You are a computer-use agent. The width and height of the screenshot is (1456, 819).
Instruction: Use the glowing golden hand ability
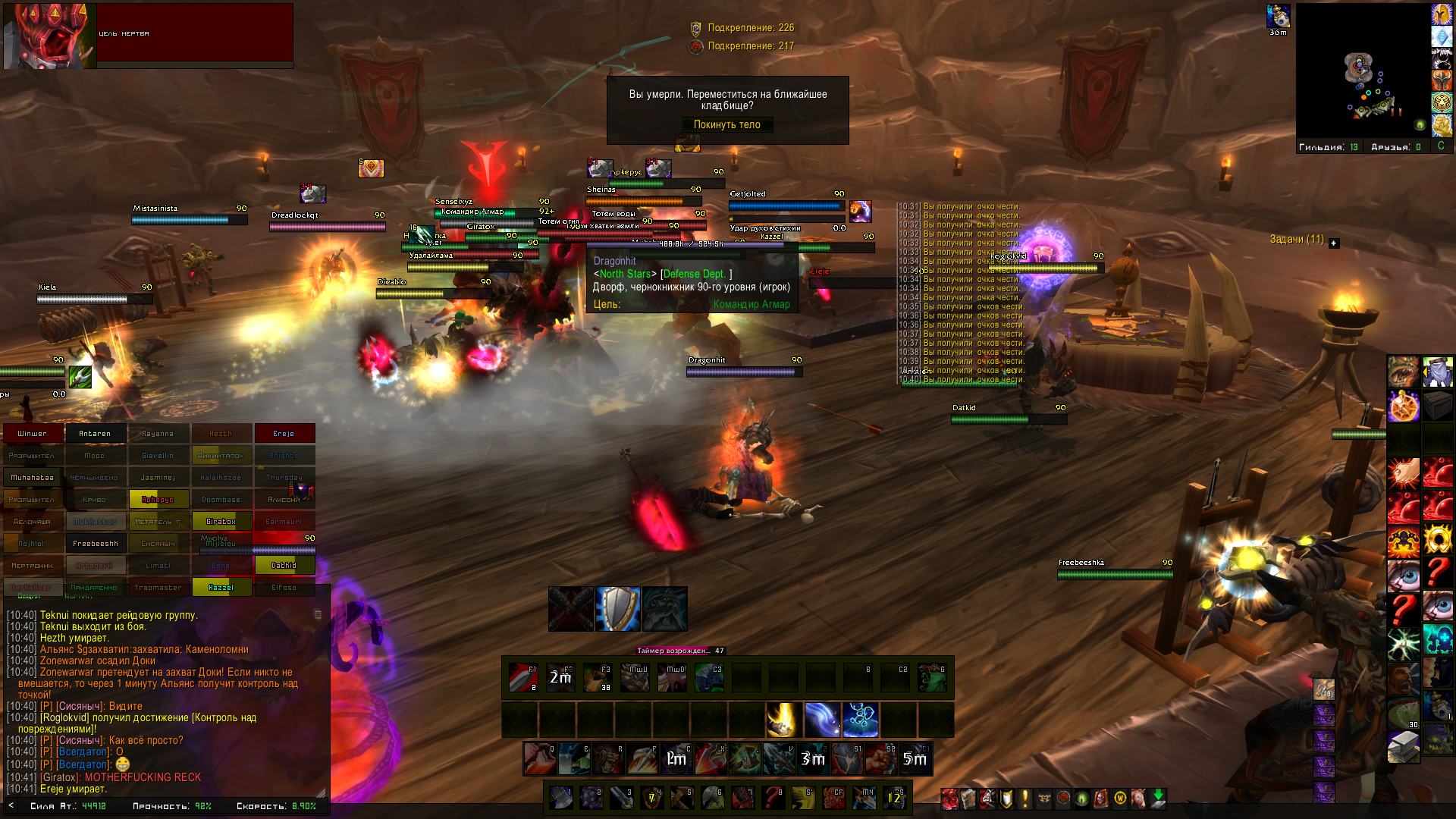point(783,720)
